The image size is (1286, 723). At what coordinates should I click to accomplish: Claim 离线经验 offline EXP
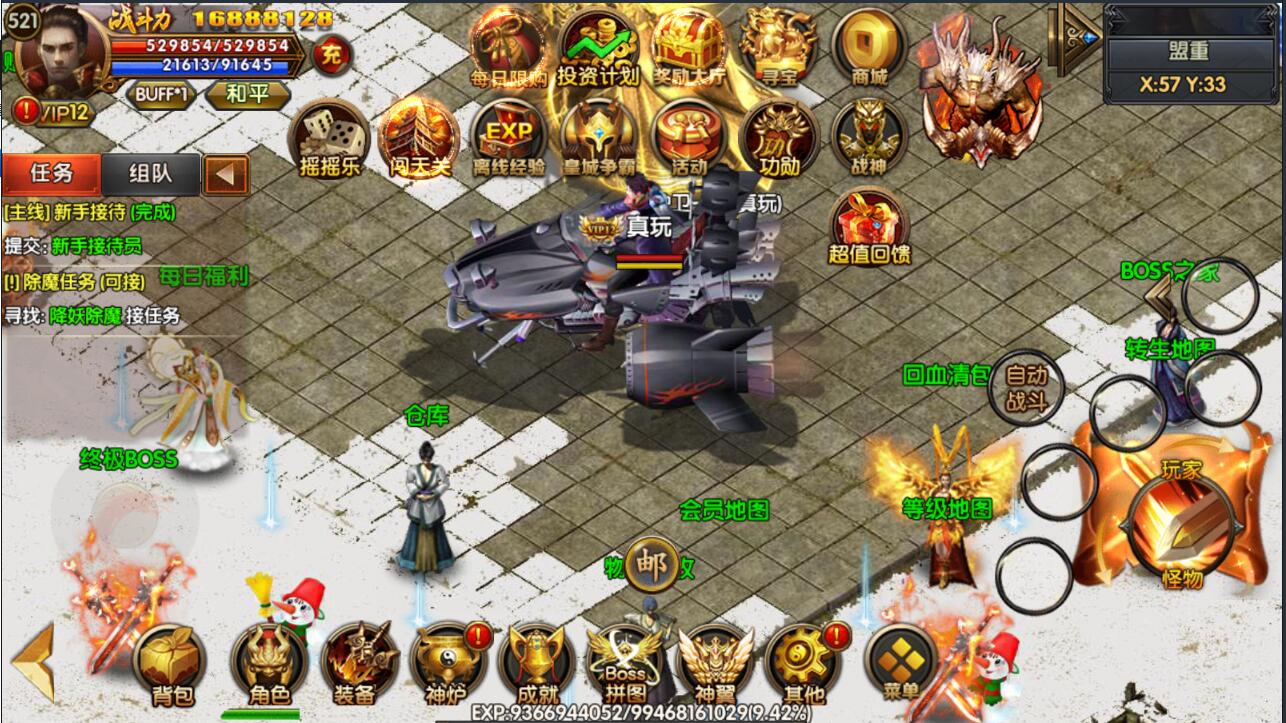(x=508, y=138)
